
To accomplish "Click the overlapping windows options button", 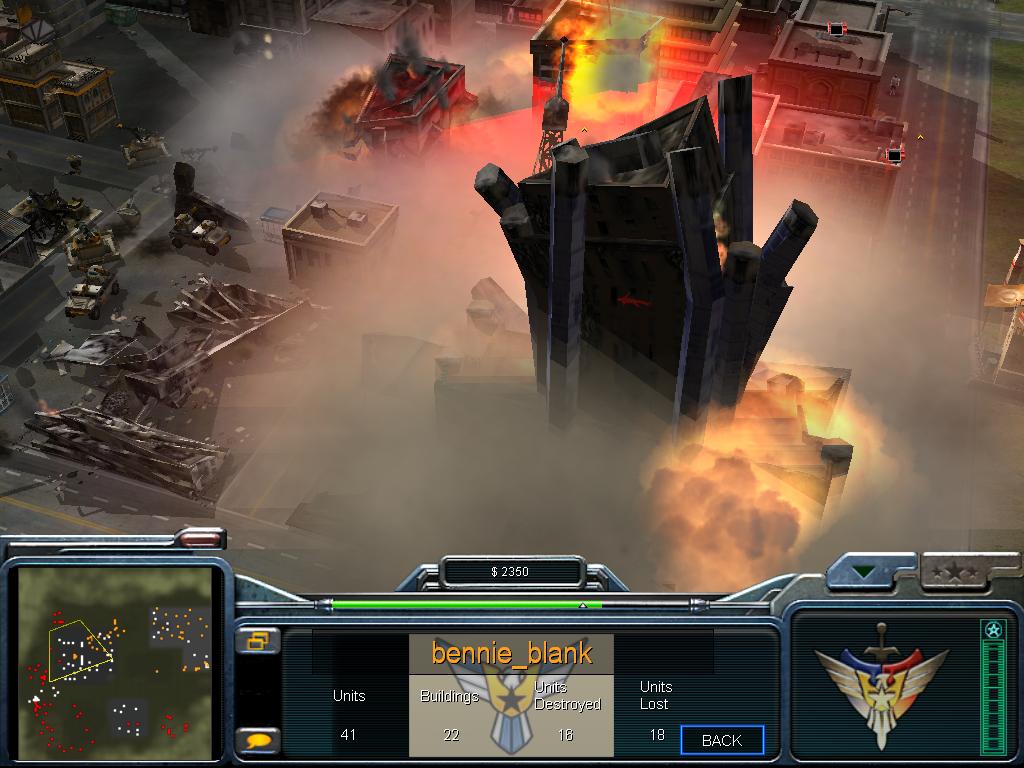I will pos(258,641).
